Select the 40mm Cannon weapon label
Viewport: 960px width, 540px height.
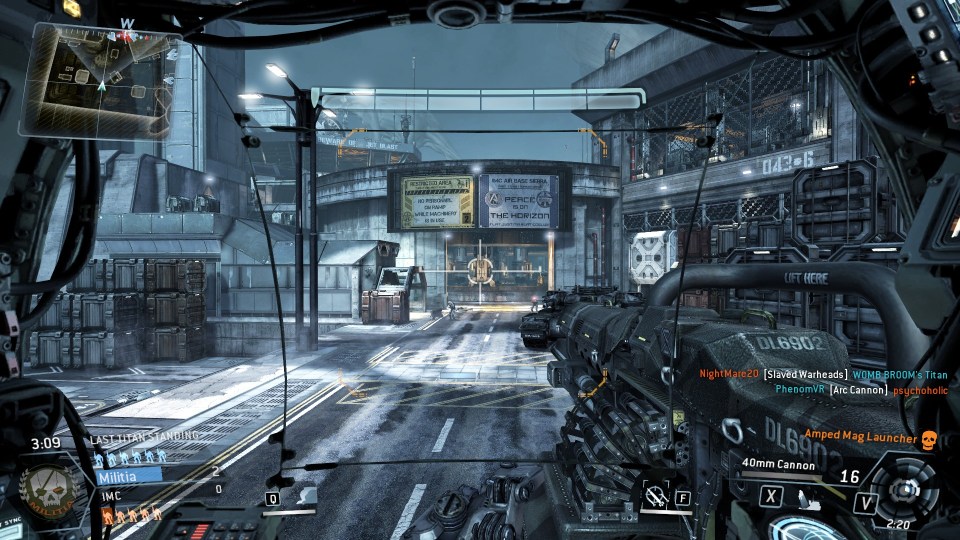coord(781,463)
